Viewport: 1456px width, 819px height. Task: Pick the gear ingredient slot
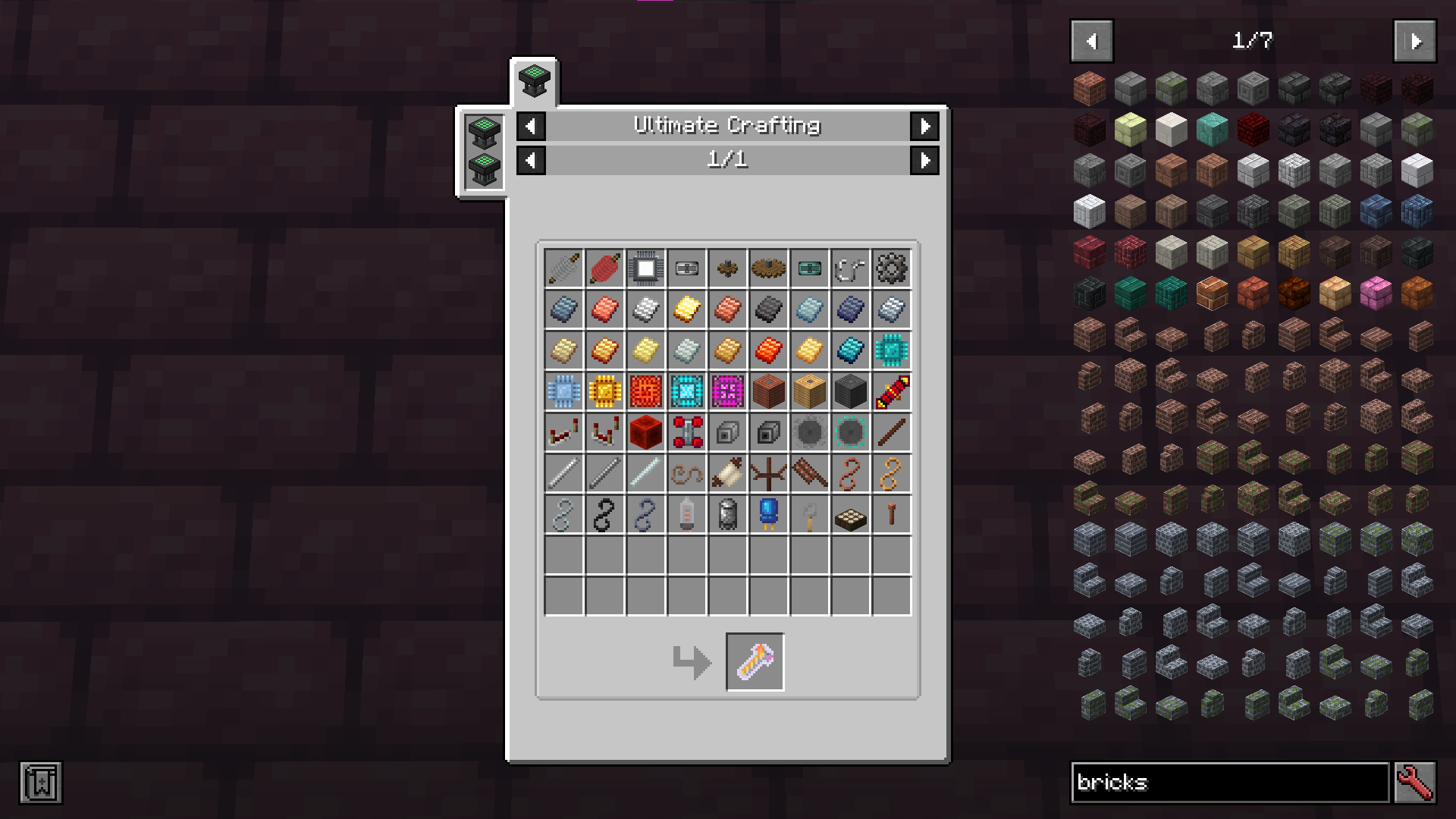pyautogui.click(x=891, y=268)
